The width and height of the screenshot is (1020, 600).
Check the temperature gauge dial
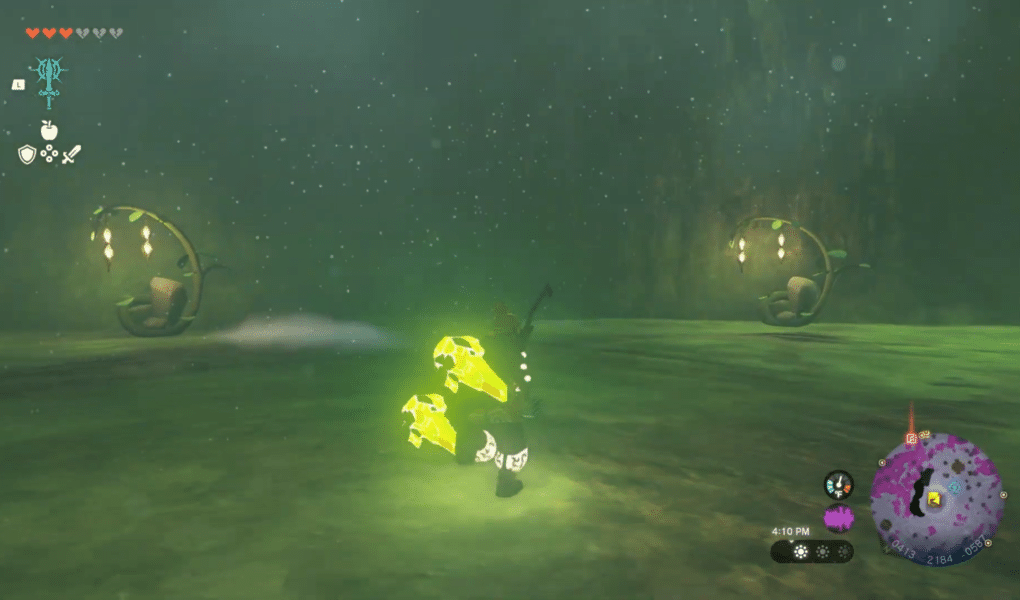(838, 485)
